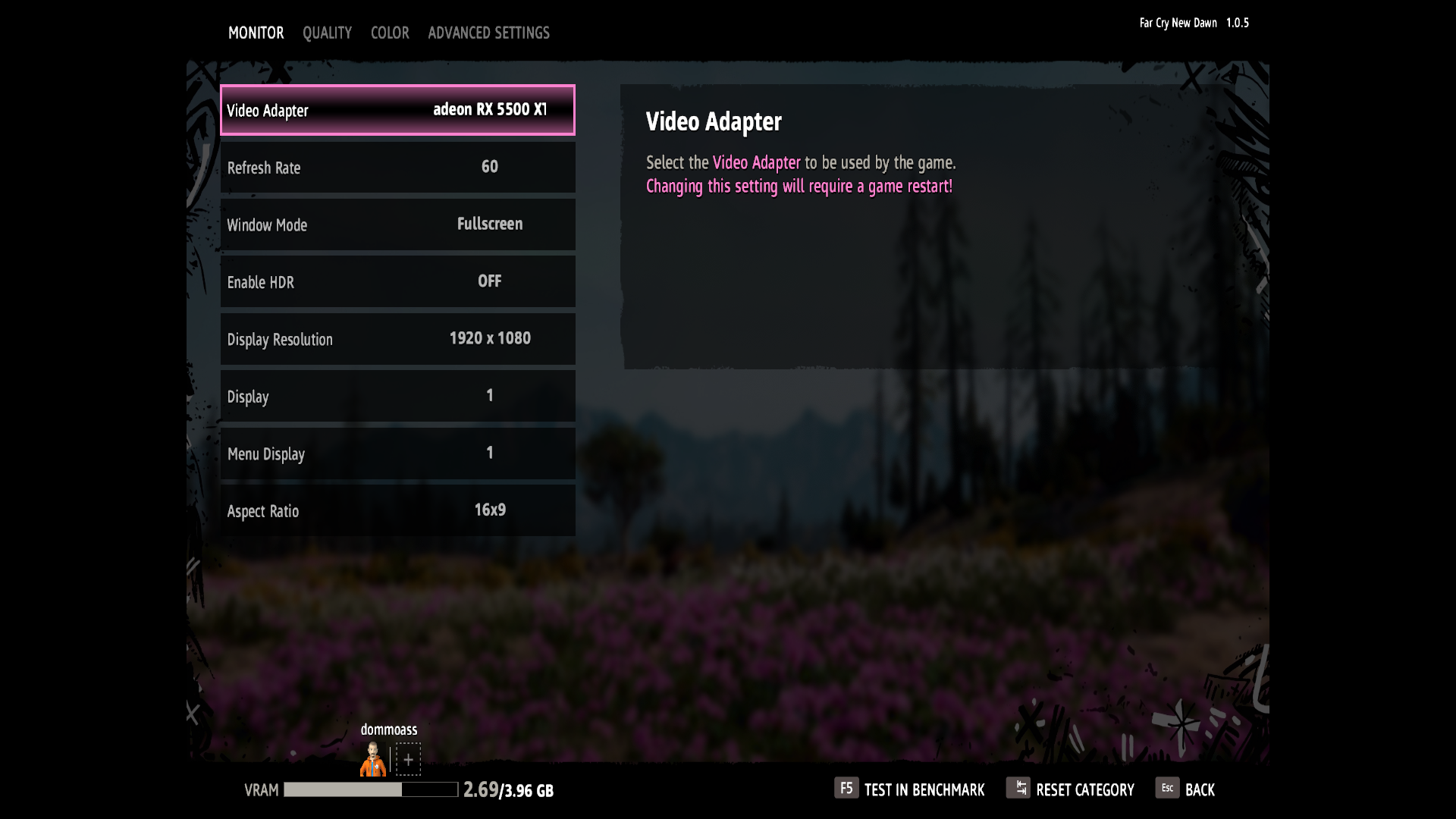Click Reset Category
Image resolution: width=1456 pixels, height=819 pixels.
[1070, 789]
